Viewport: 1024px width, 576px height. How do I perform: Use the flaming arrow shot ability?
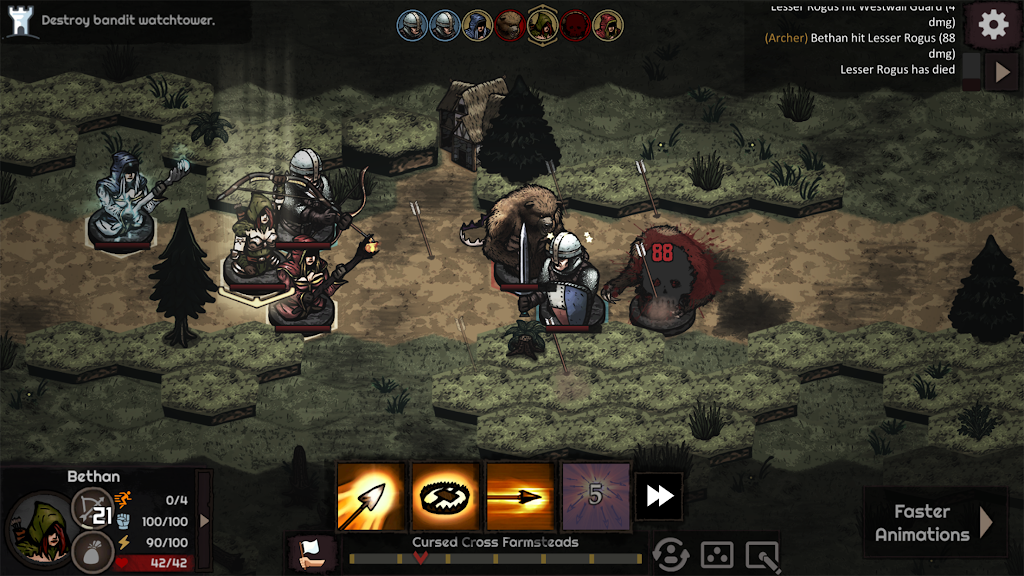pyautogui.click(x=371, y=496)
